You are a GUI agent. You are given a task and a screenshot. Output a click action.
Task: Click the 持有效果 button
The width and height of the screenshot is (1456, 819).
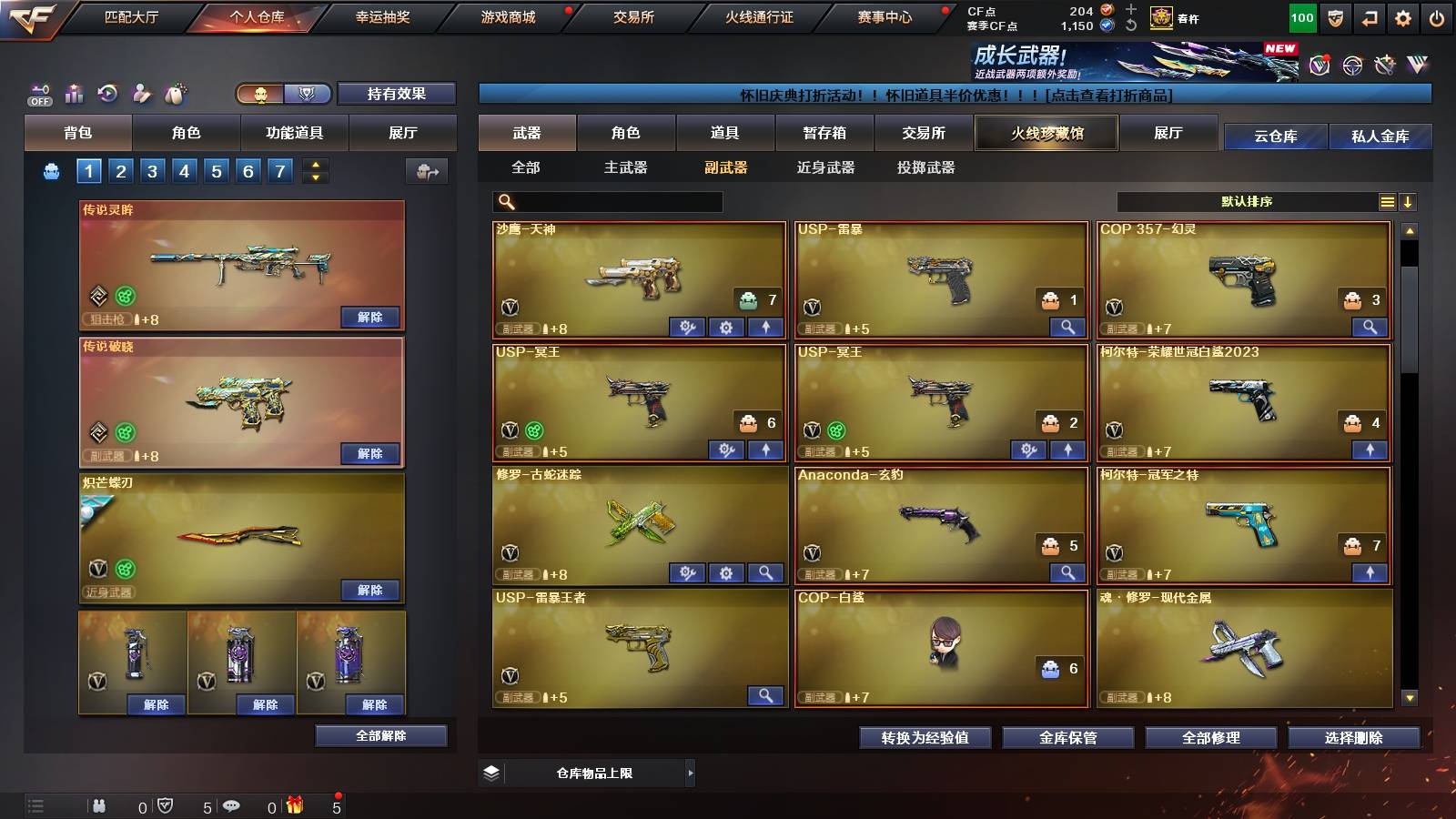click(398, 94)
